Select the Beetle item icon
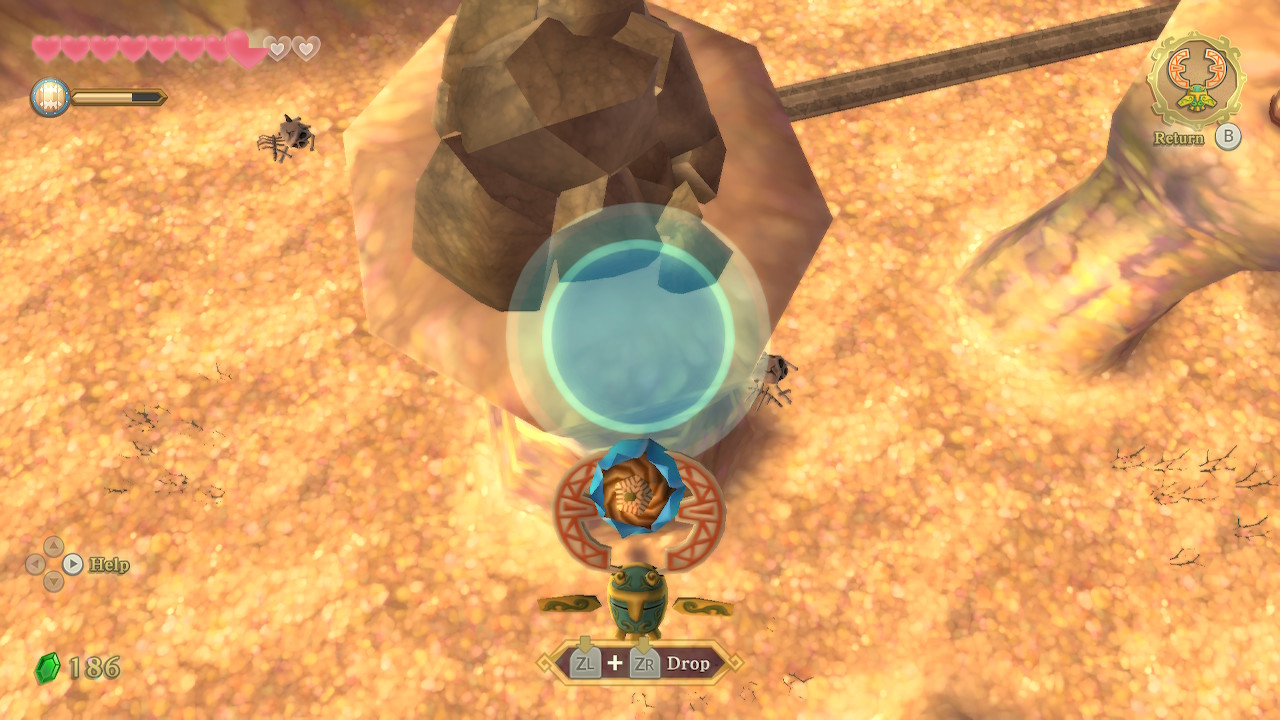The height and width of the screenshot is (720, 1280). coord(1195,79)
